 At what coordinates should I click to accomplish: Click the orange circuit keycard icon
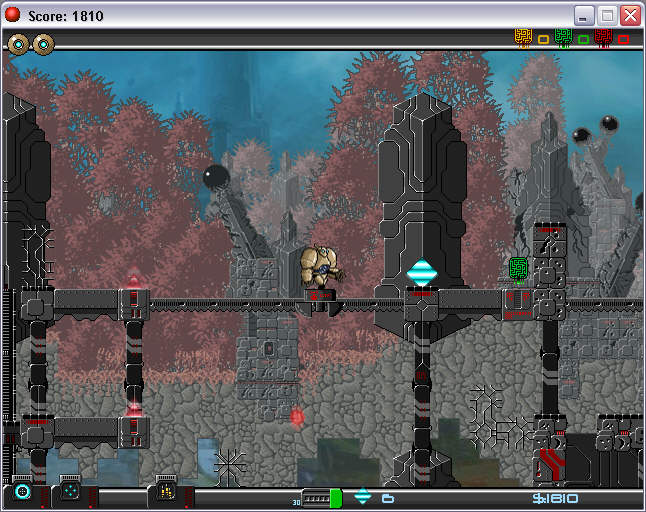(523, 38)
